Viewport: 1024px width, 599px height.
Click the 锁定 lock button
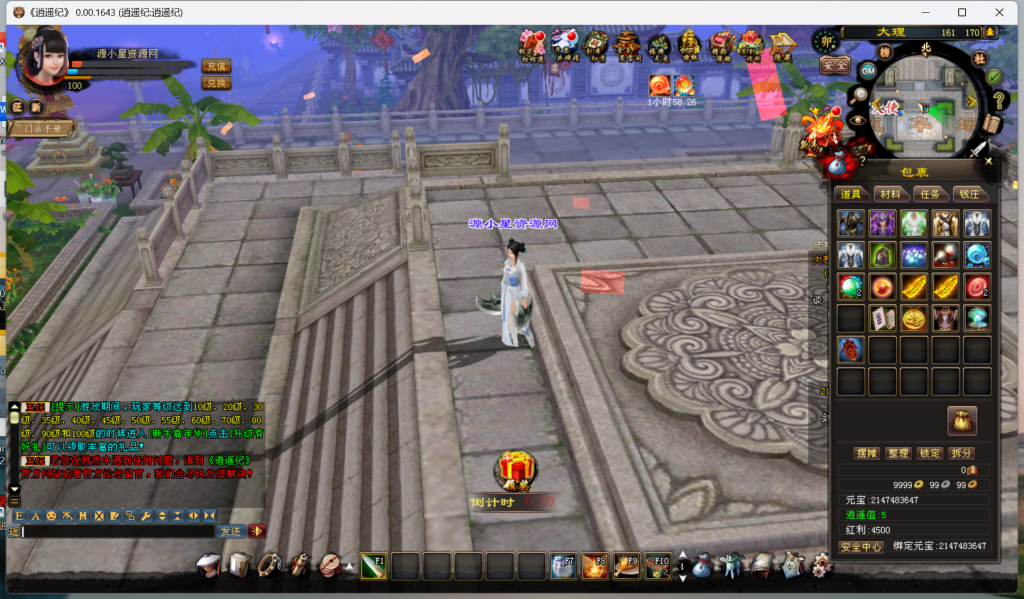click(x=930, y=453)
